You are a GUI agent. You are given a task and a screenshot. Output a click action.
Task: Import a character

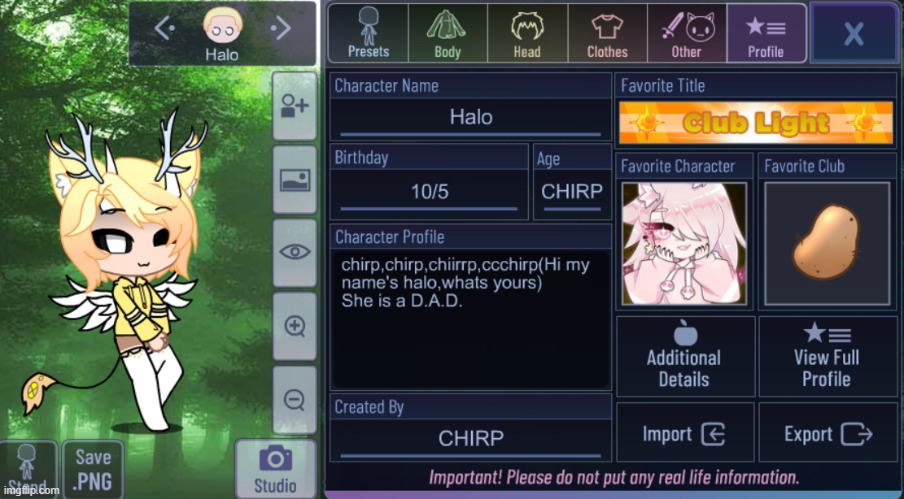(684, 434)
